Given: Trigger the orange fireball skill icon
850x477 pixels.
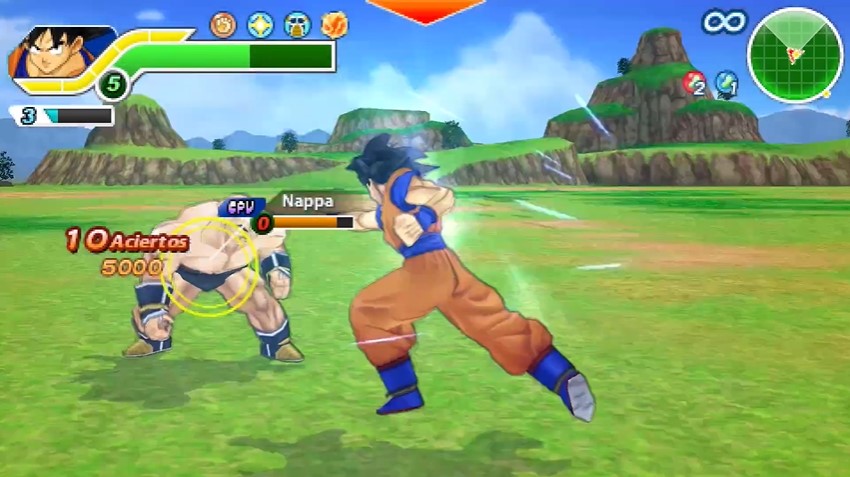Looking at the screenshot, I should [x=334, y=24].
